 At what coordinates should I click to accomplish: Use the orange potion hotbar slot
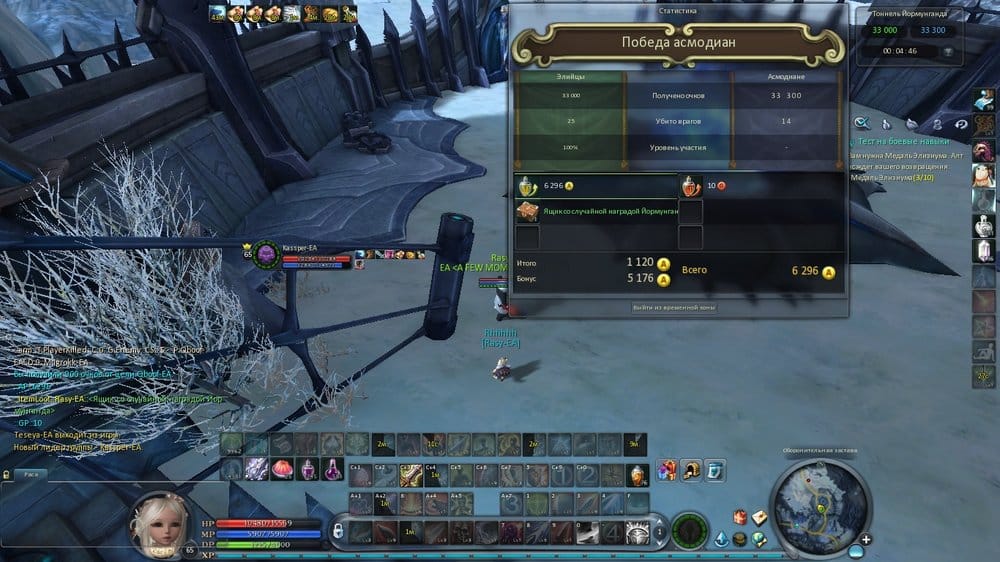coord(638,475)
